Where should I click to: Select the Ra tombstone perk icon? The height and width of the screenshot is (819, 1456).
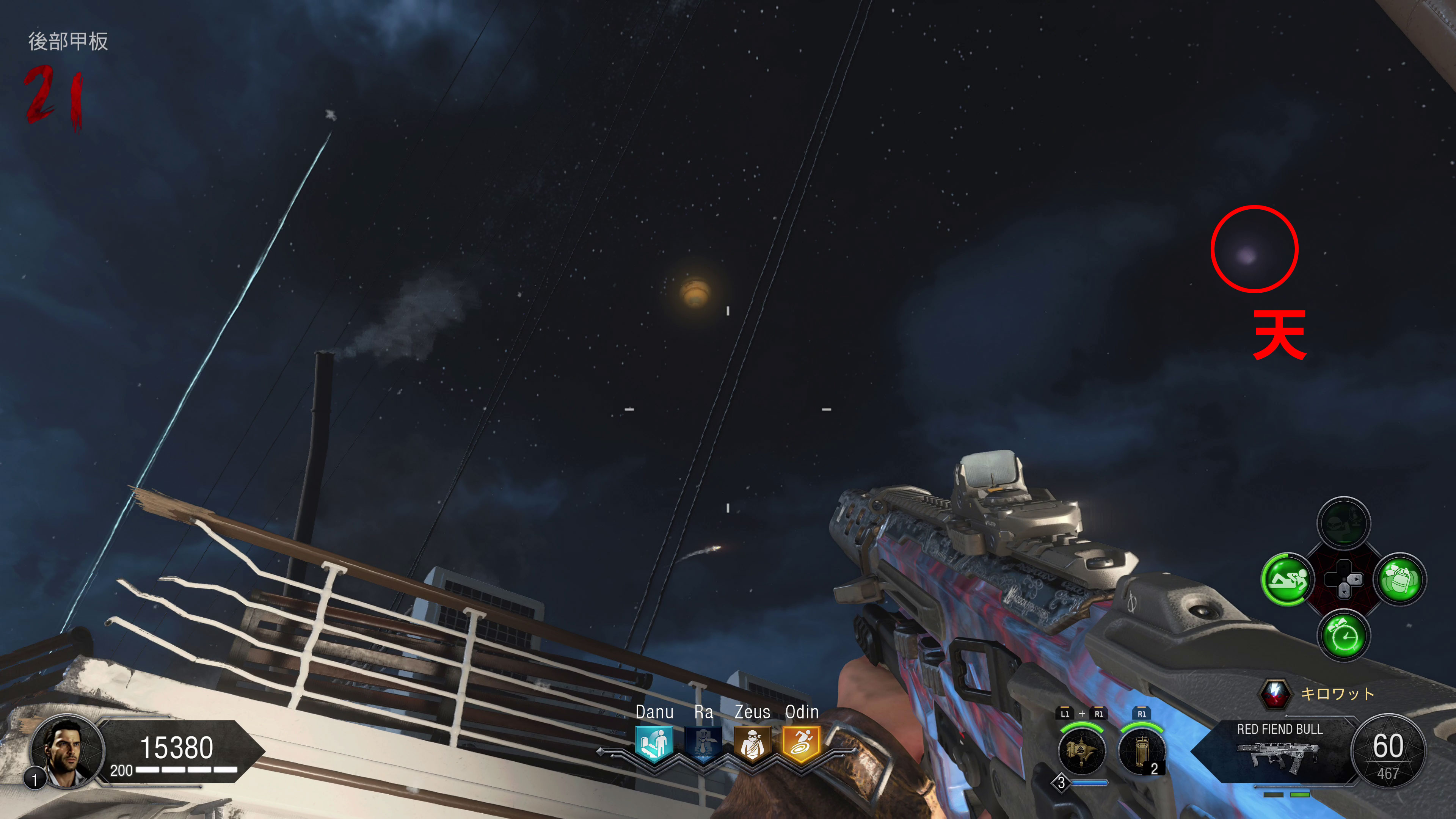(703, 743)
